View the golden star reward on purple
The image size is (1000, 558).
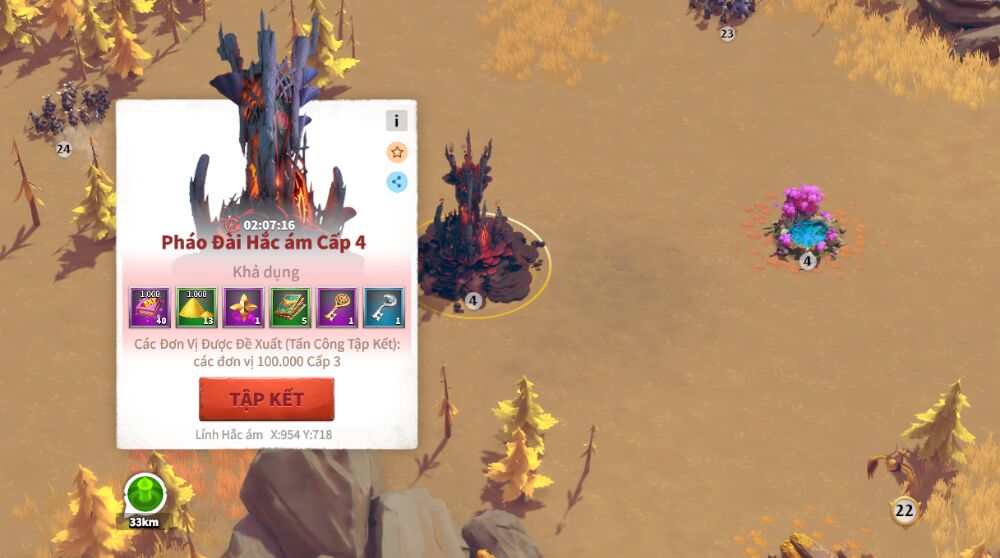click(x=243, y=307)
